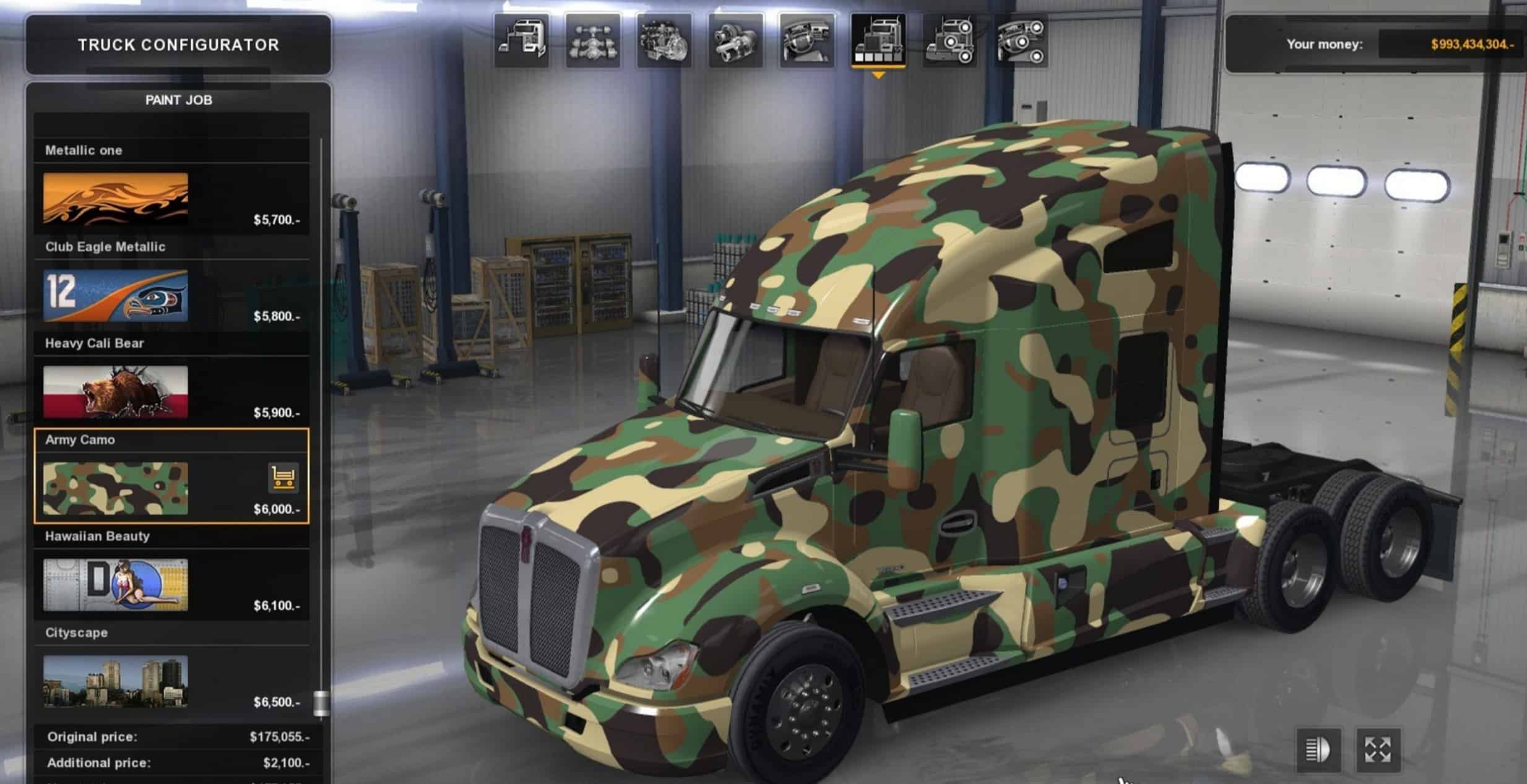The height and width of the screenshot is (784, 1527).
Task: Select the Army Camo paint thumbnail
Action: tap(116, 488)
